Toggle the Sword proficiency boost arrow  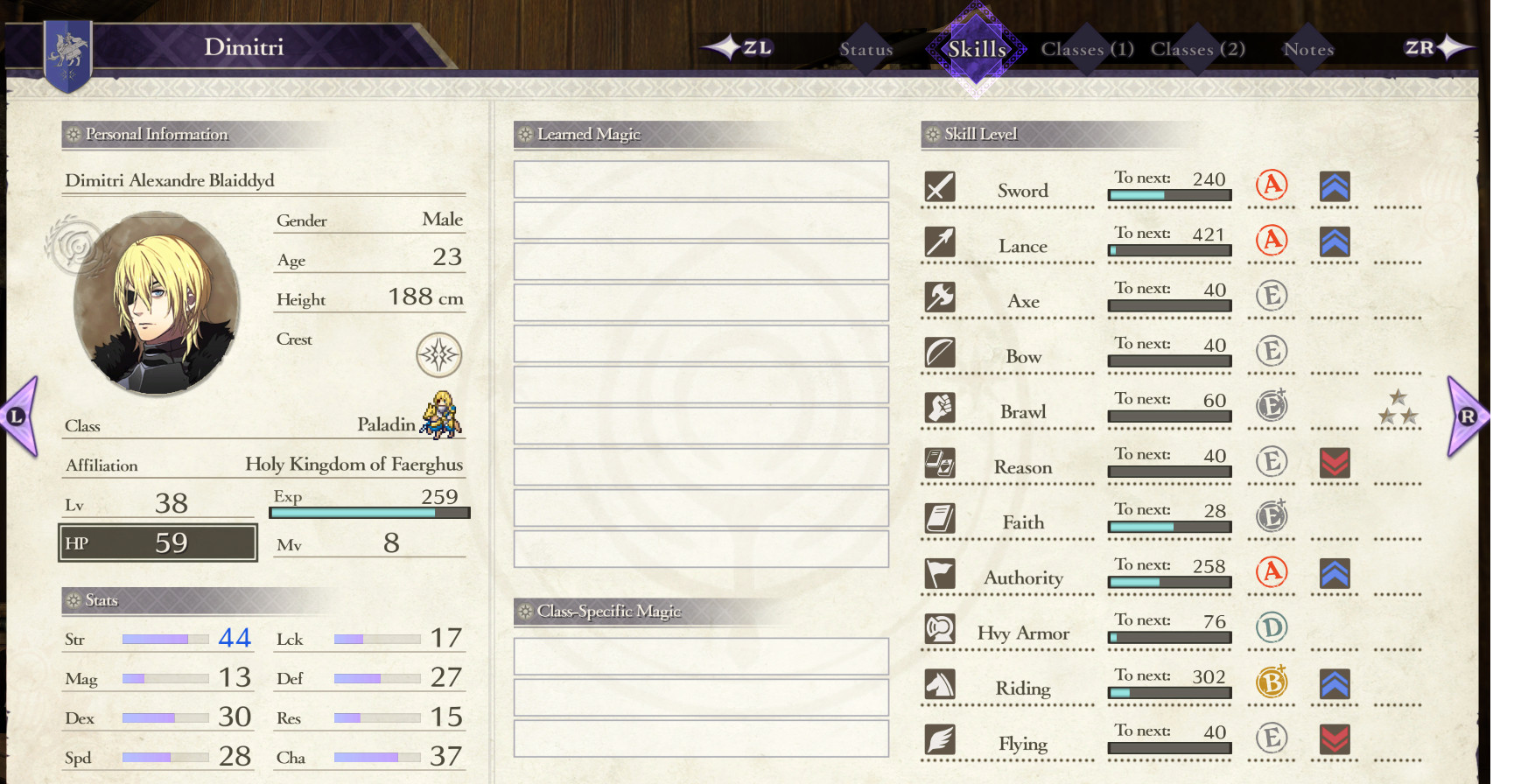(x=1334, y=186)
